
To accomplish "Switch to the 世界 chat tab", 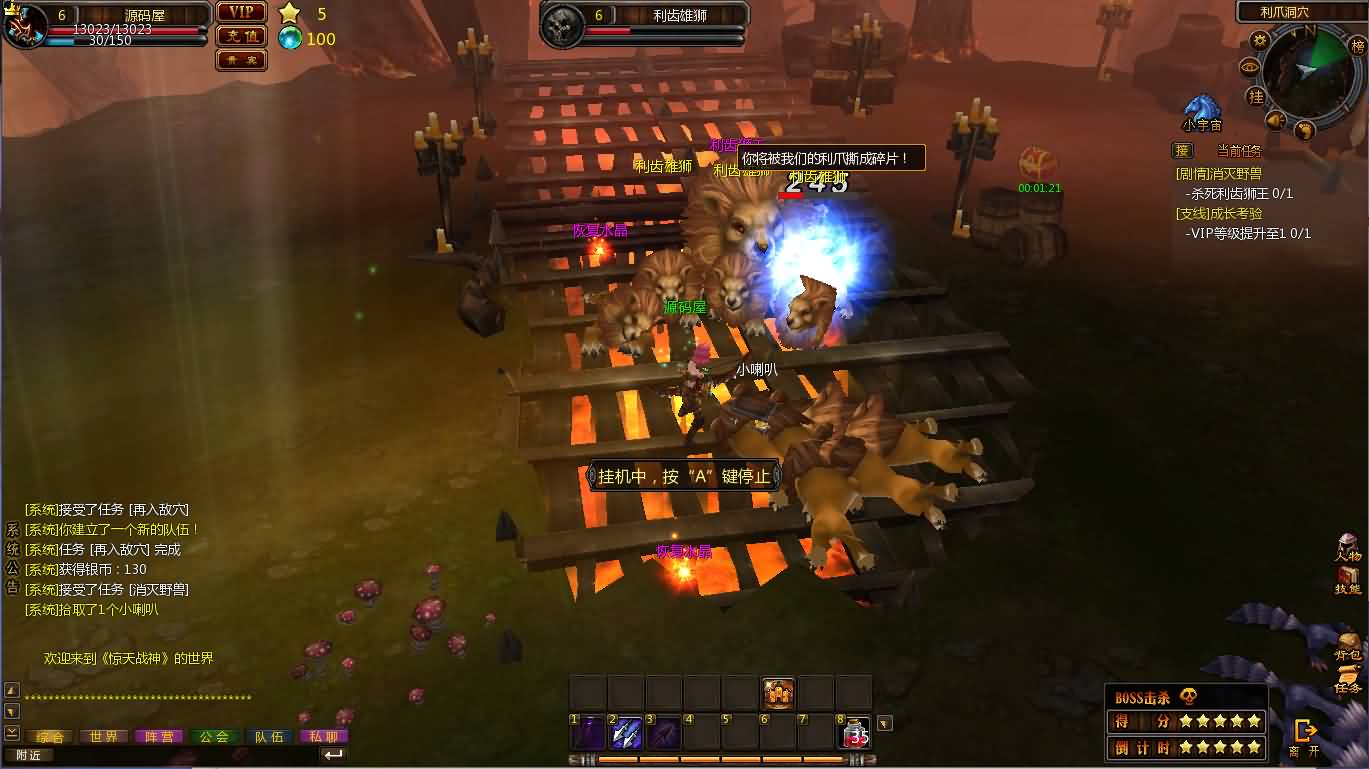I will coord(105,735).
